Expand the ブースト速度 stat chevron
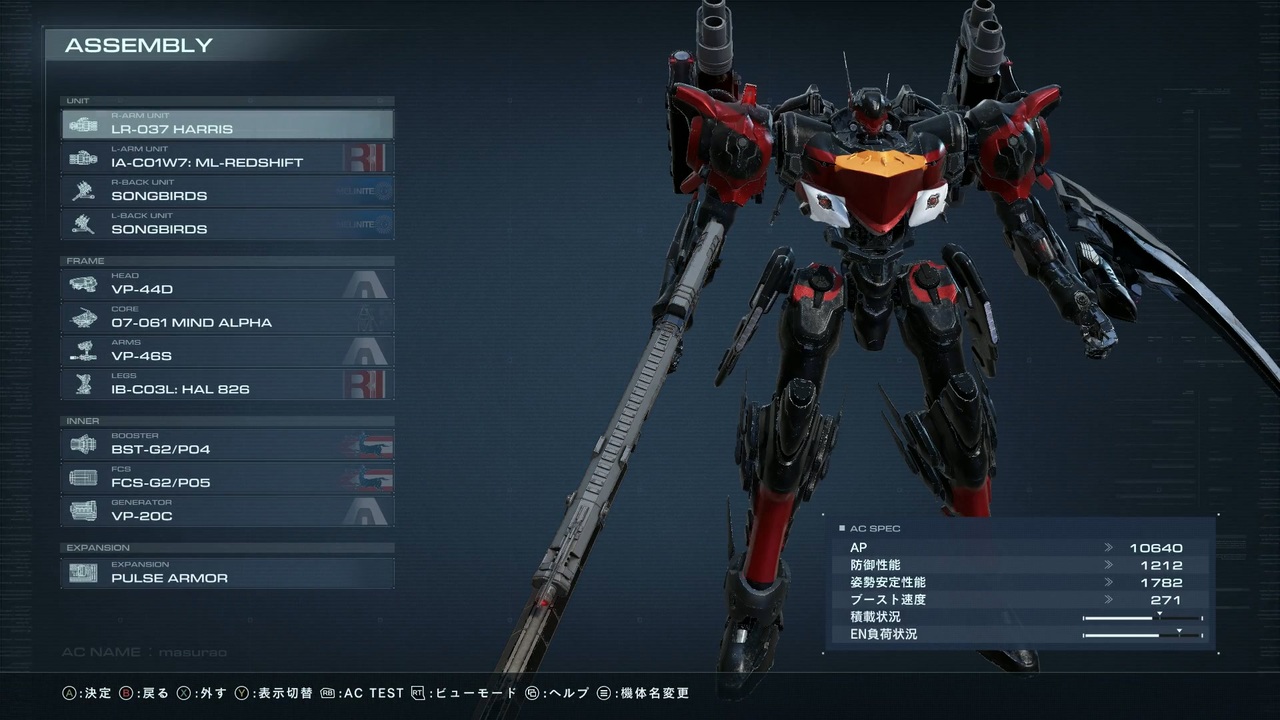1280x720 pixels. pyautogui.click(x=1108, y=599)
